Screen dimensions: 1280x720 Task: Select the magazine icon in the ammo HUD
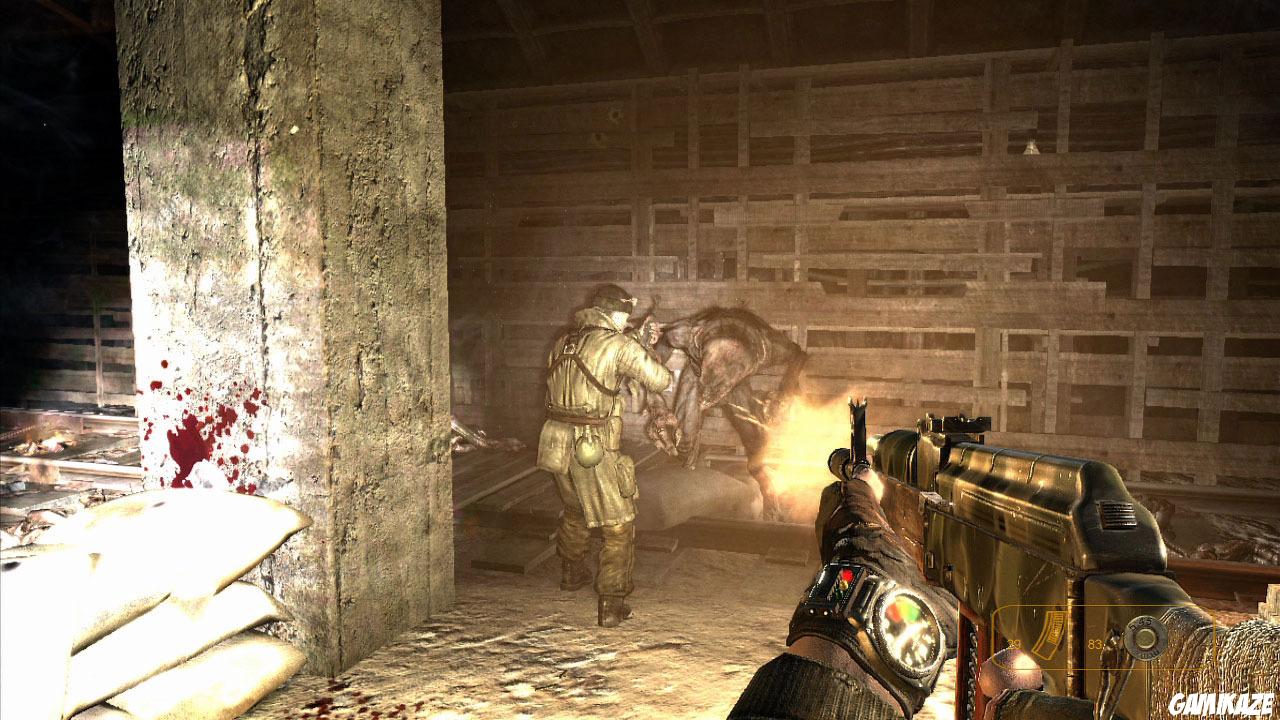[1050, 630]
